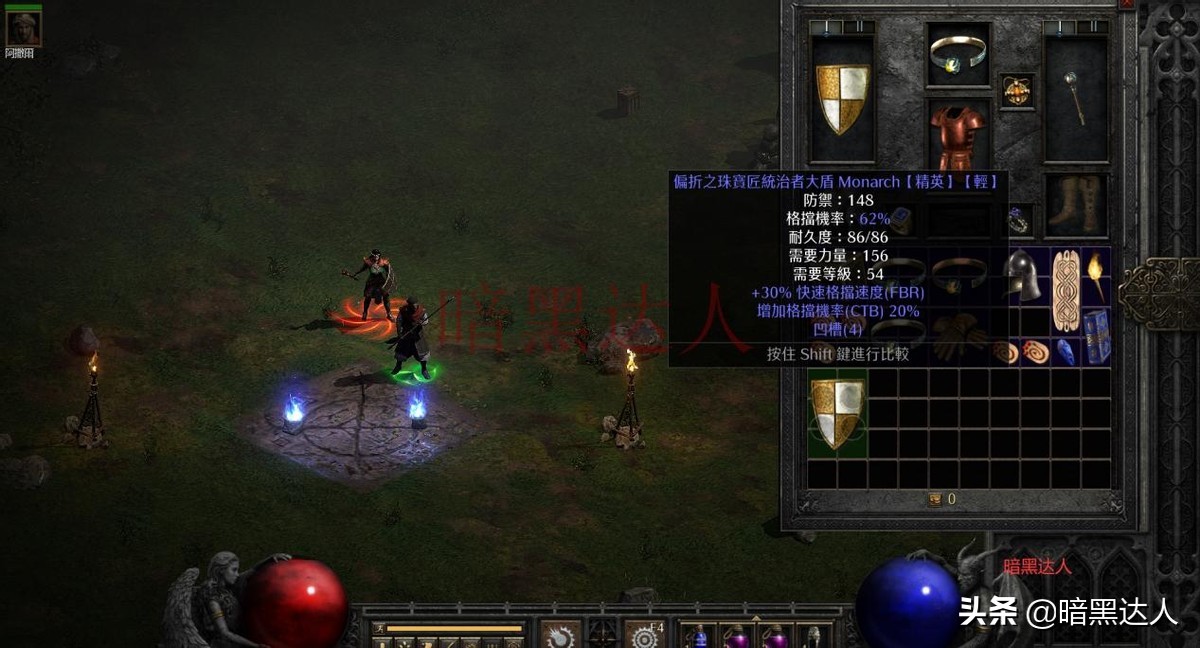Close the inventory panel with the X
Image resolution: width=1200 pixels, height=648 pixels.
(1127, 4)
